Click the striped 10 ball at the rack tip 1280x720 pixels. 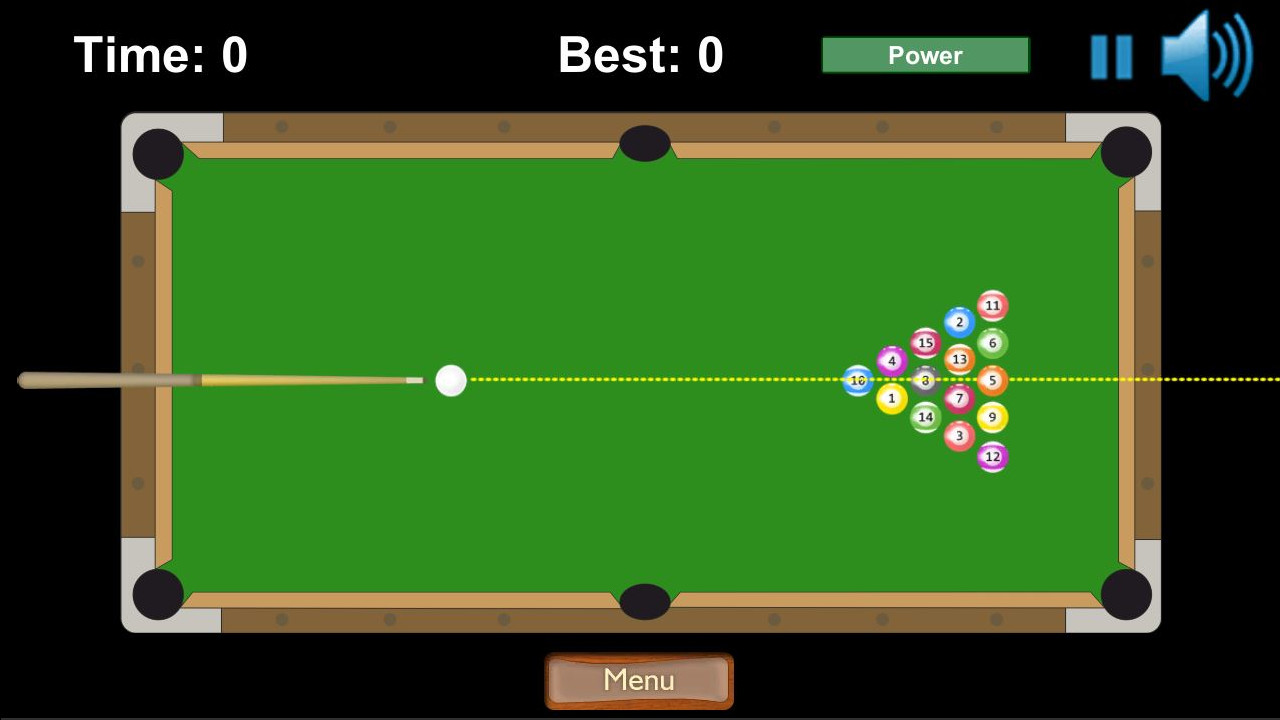coord(857,379)
